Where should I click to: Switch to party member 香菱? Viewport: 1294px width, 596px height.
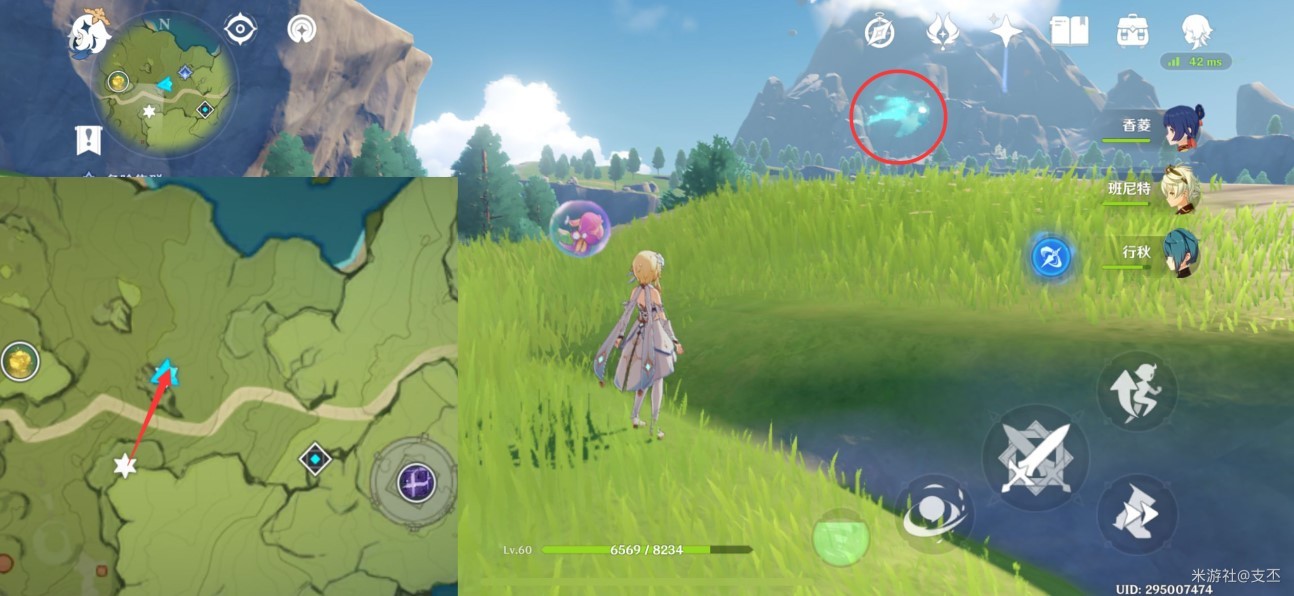coord(1182,127)
